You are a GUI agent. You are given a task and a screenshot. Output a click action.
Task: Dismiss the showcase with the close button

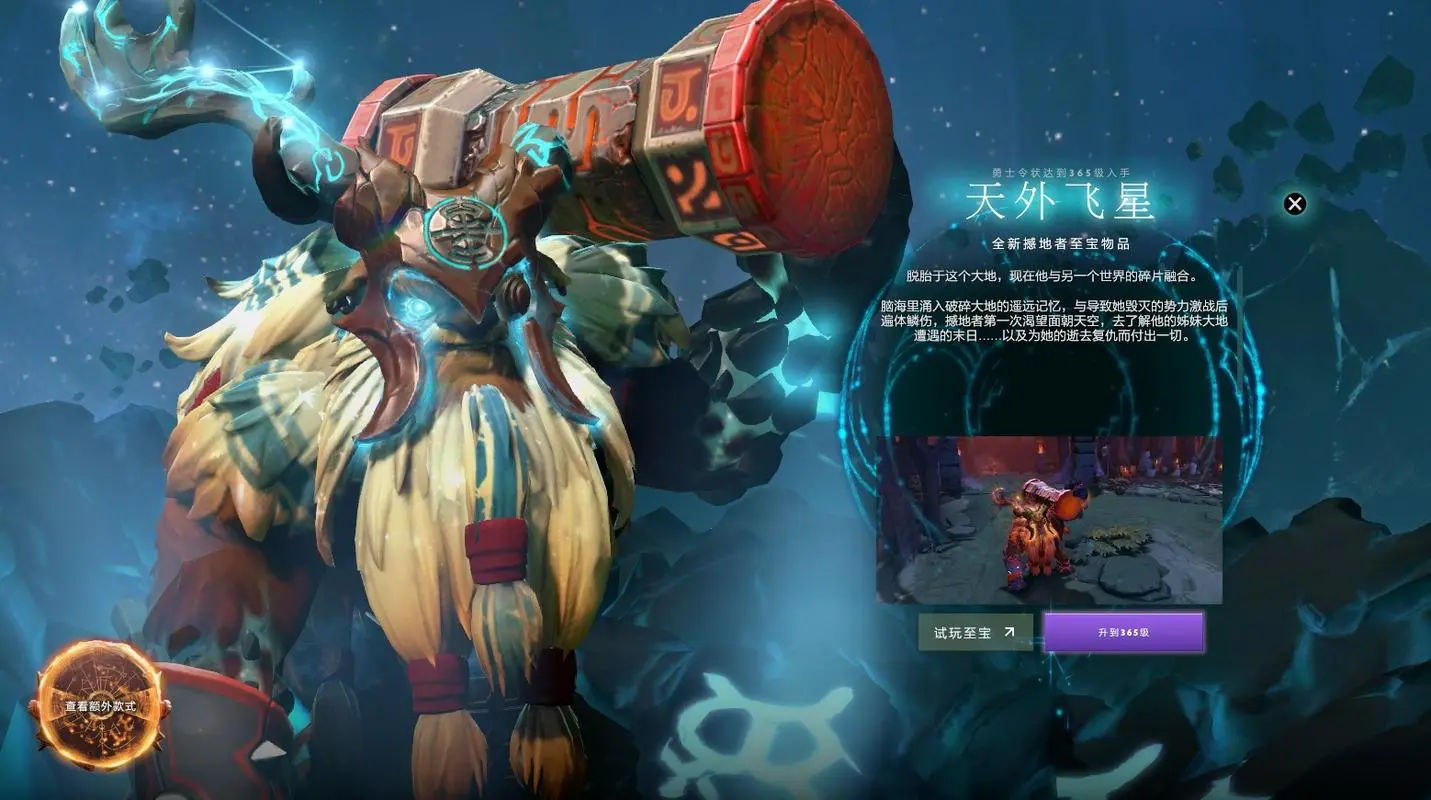point(1295,203)
